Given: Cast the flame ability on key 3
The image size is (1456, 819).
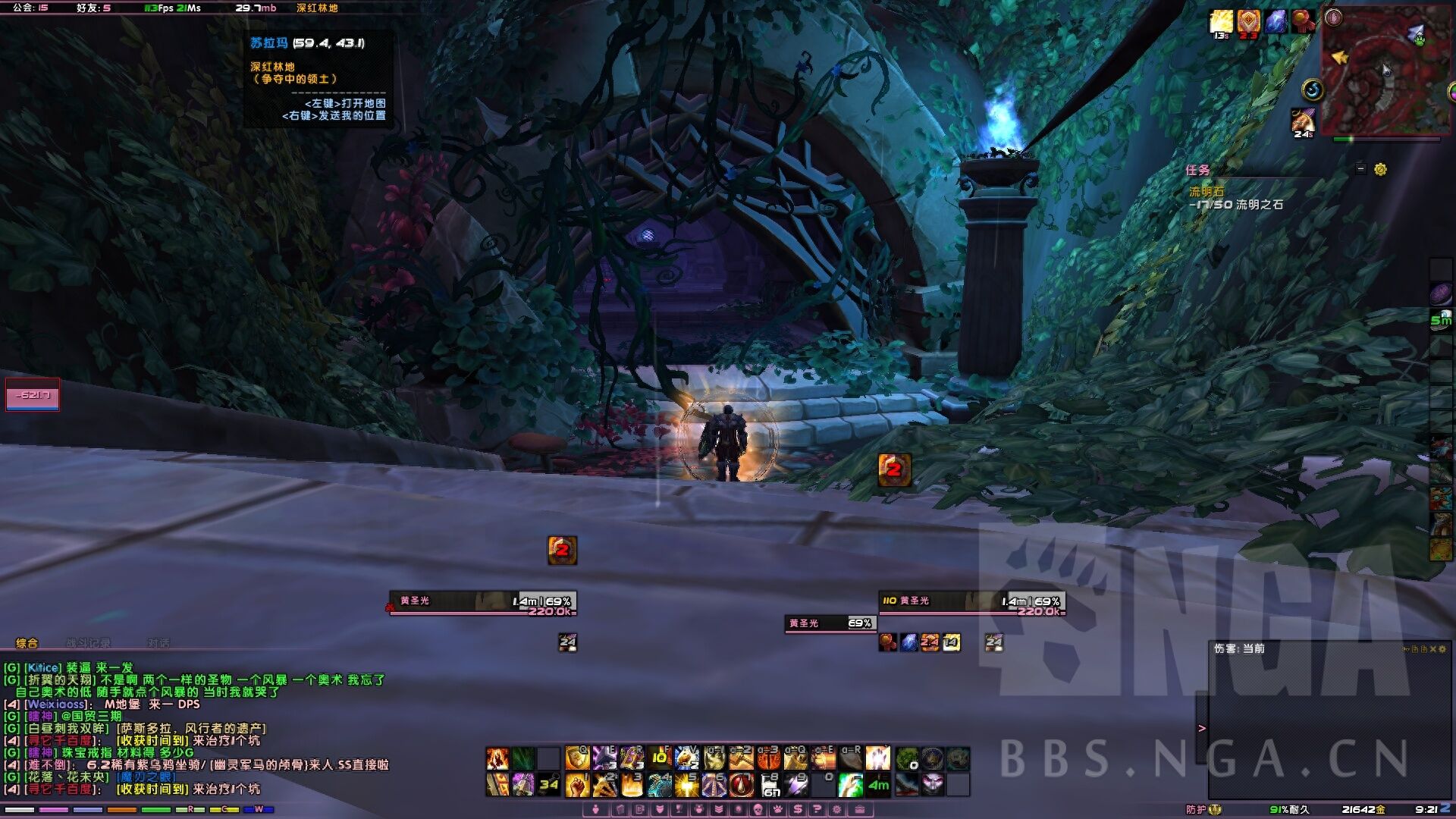Looking at the screenshot, I should coord(632,785).
